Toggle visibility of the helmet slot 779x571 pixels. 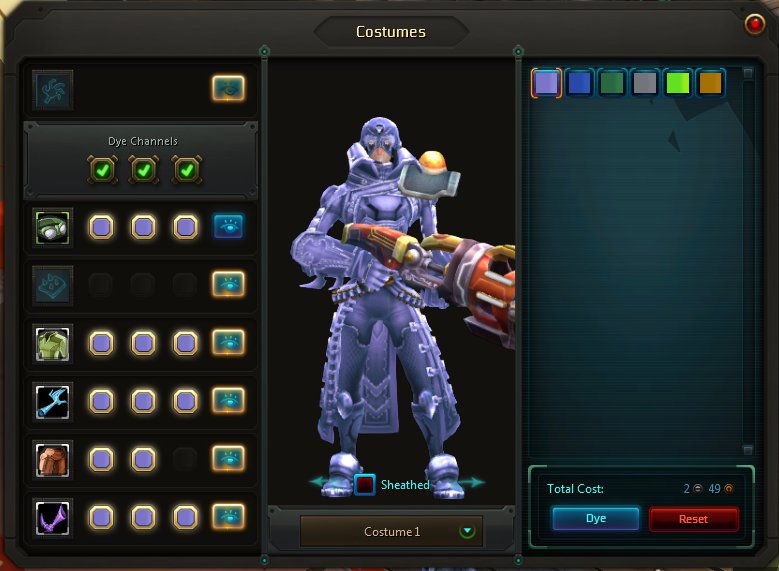229,227
